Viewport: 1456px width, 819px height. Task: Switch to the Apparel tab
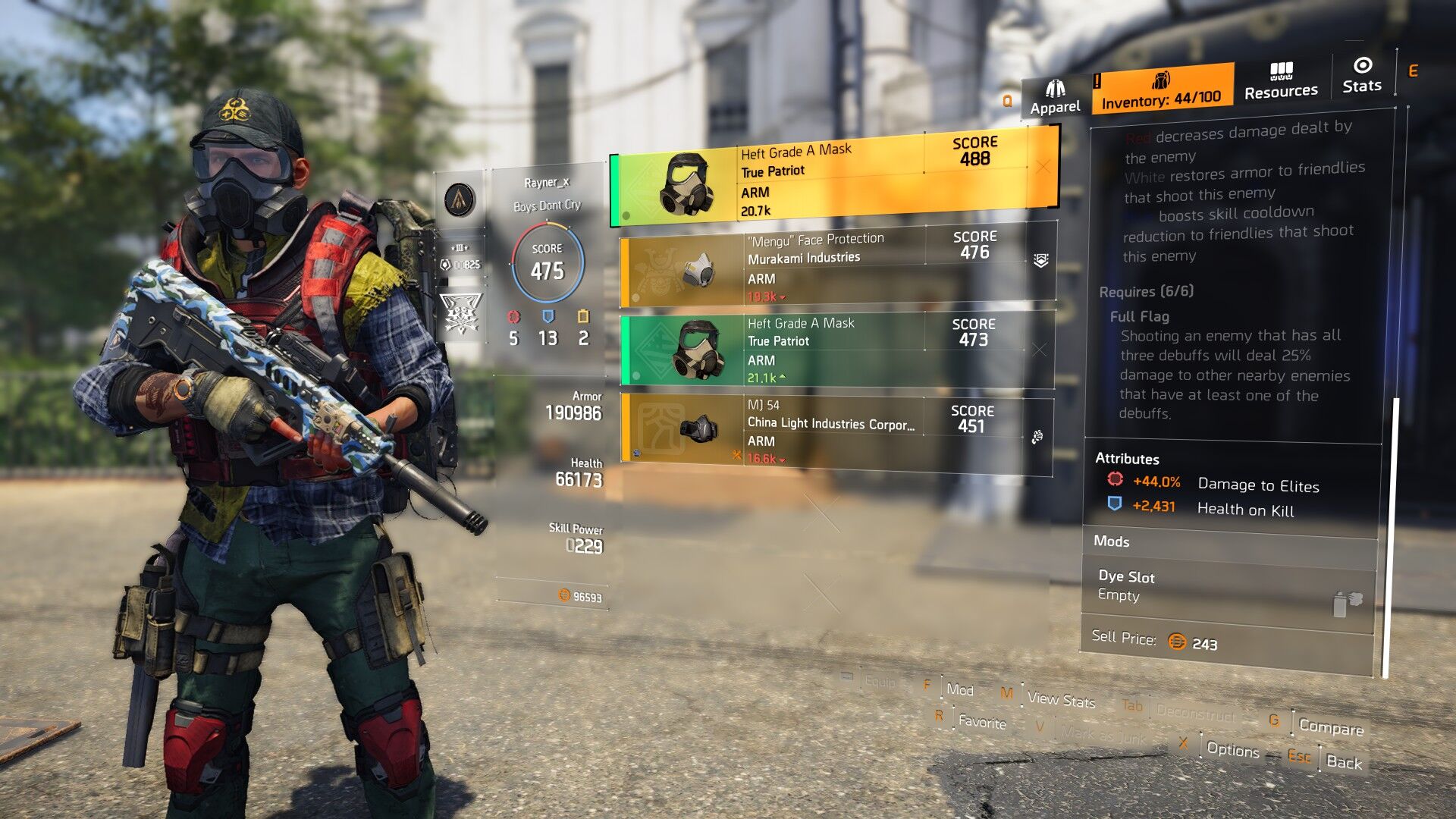tap(1055, 98)
